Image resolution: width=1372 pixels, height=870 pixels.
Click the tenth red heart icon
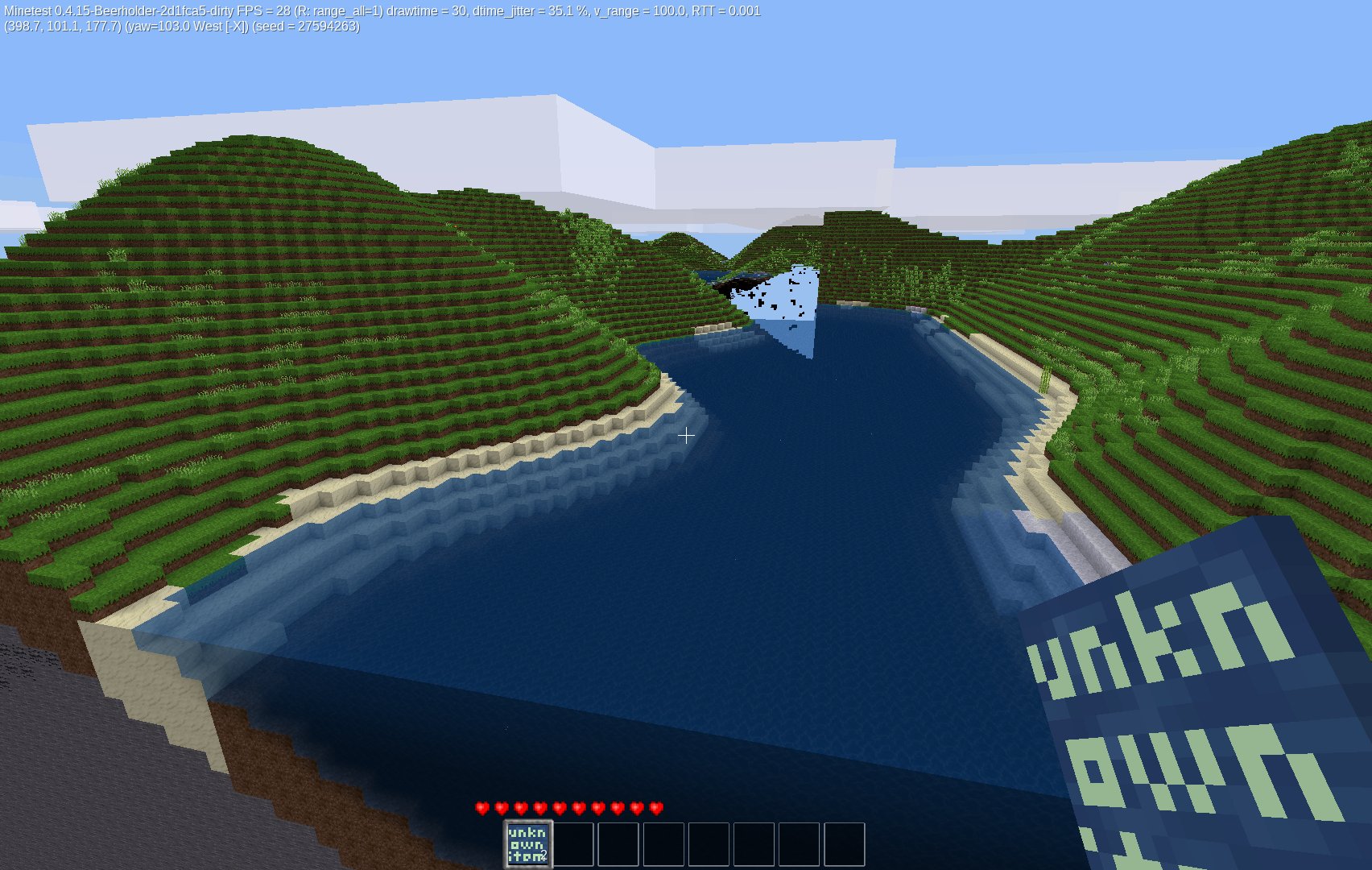(x=655, y=807)
